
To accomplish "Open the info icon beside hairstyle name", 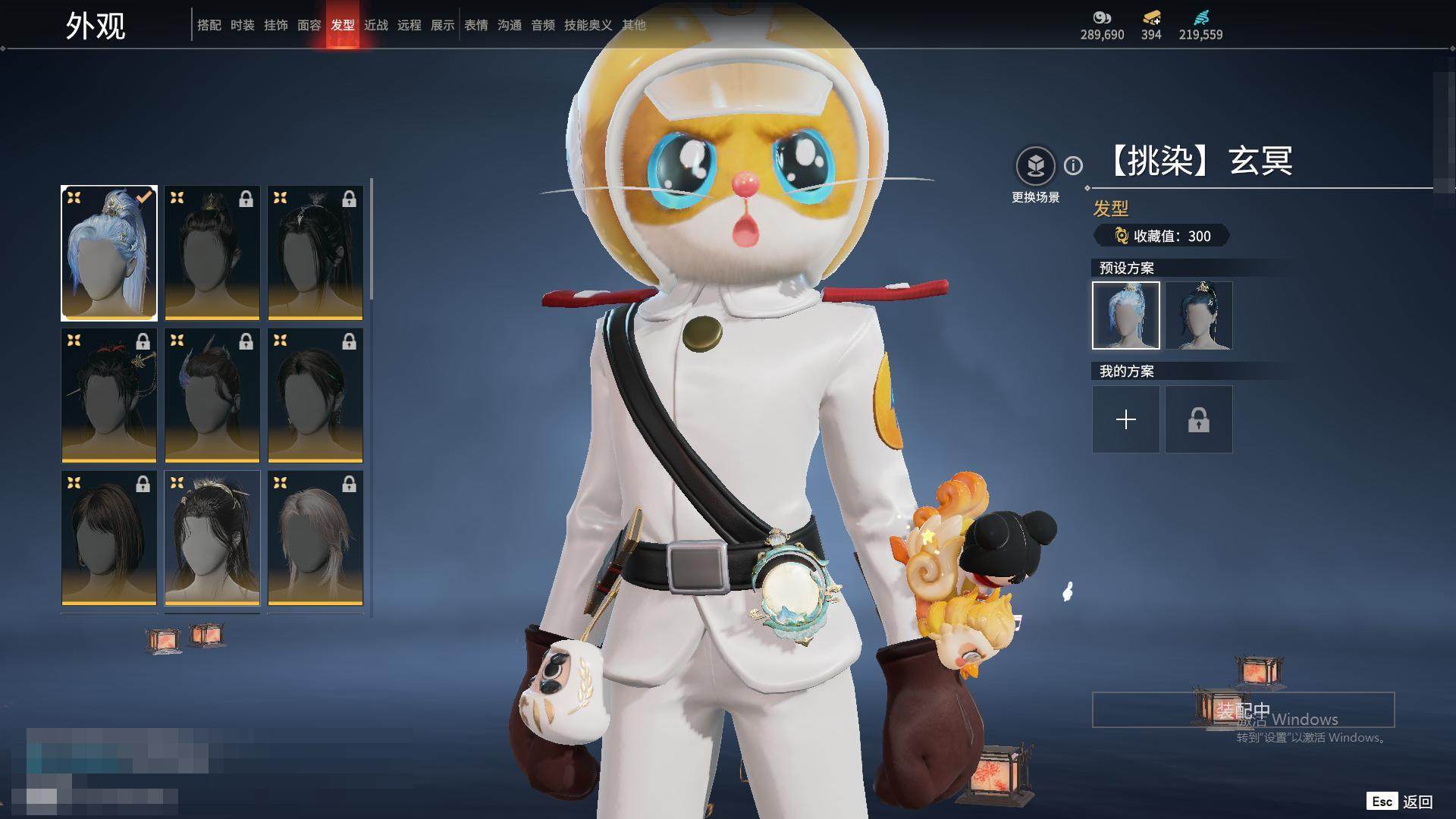I will click(x=1073, y=165).
